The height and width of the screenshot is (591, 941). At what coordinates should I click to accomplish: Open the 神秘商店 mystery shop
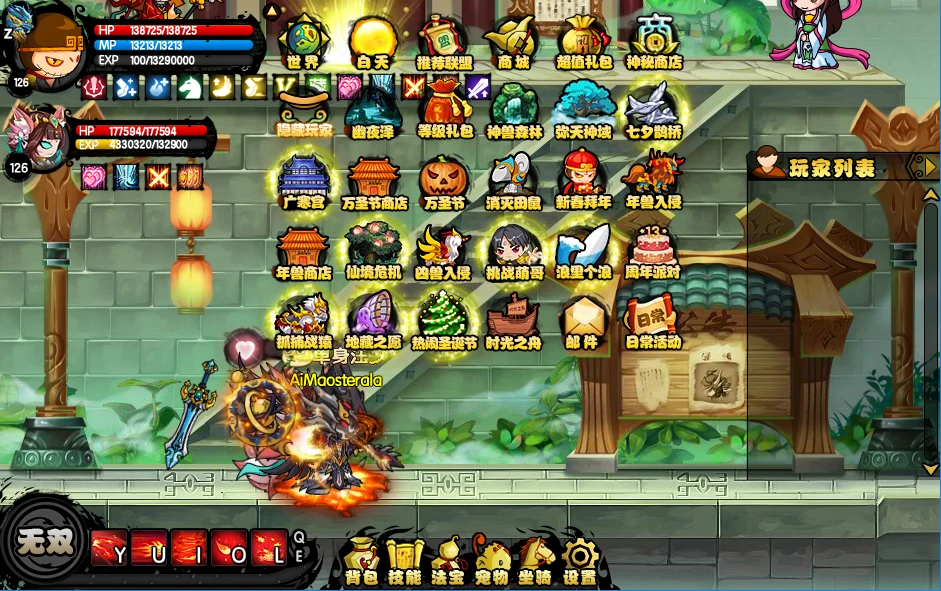tap(654, 41)
